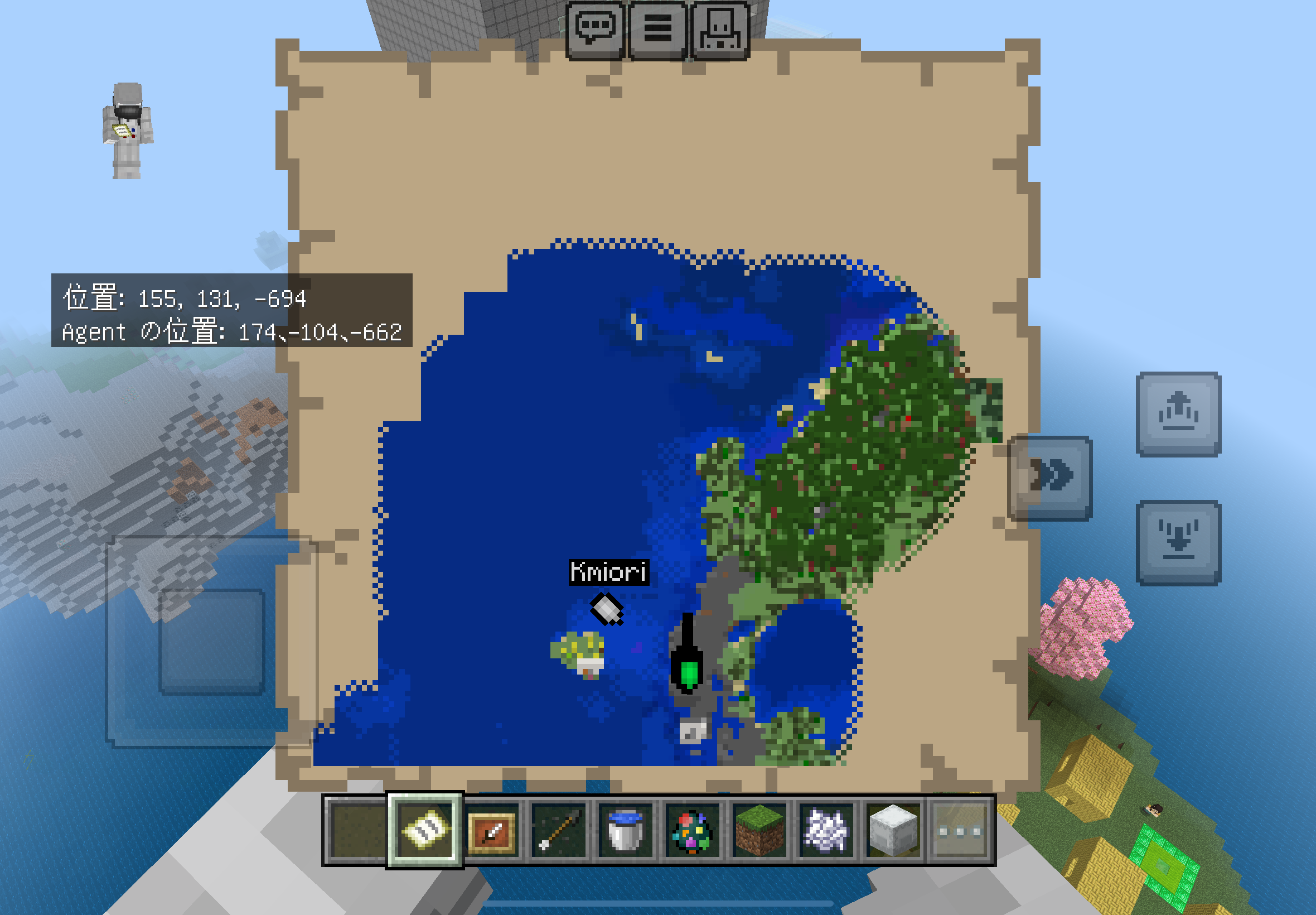This screenshot has width=1316, height=915.
Task: Tap the movement joystick center pad
Action: [x=211, y=641]
